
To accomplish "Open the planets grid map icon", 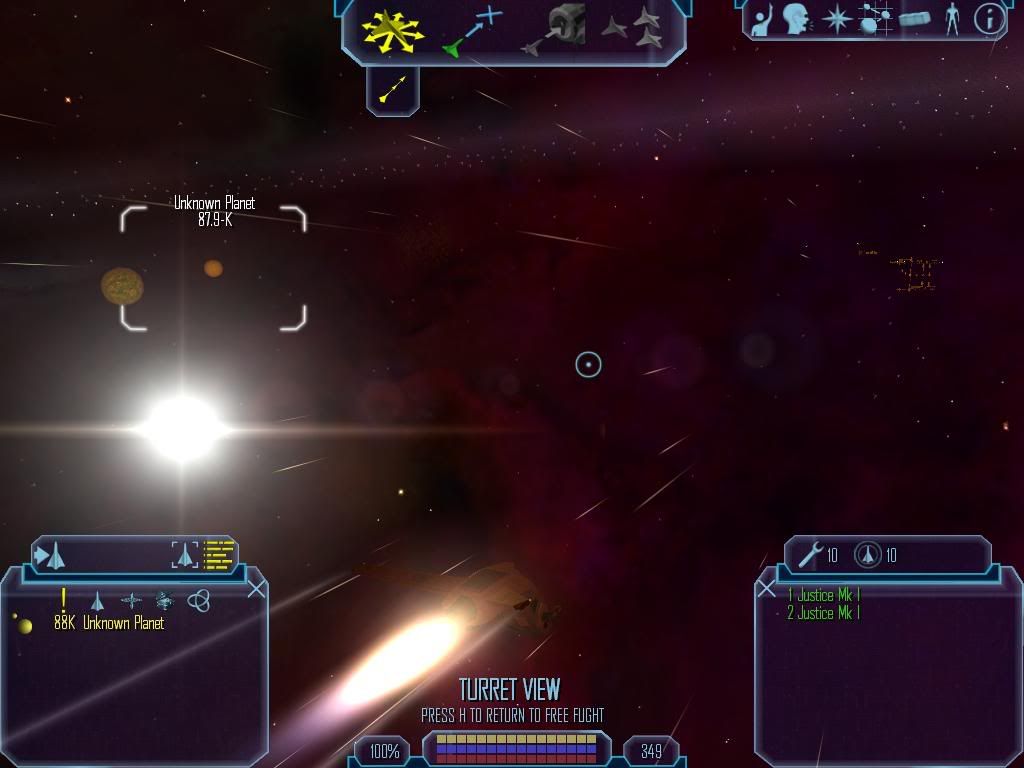I will click(876, 19).
